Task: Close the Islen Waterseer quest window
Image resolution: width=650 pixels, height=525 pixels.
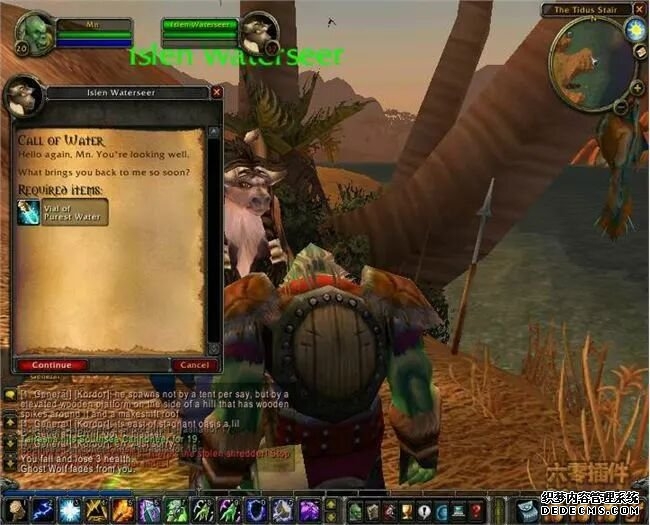Action: tap(217, 92)
